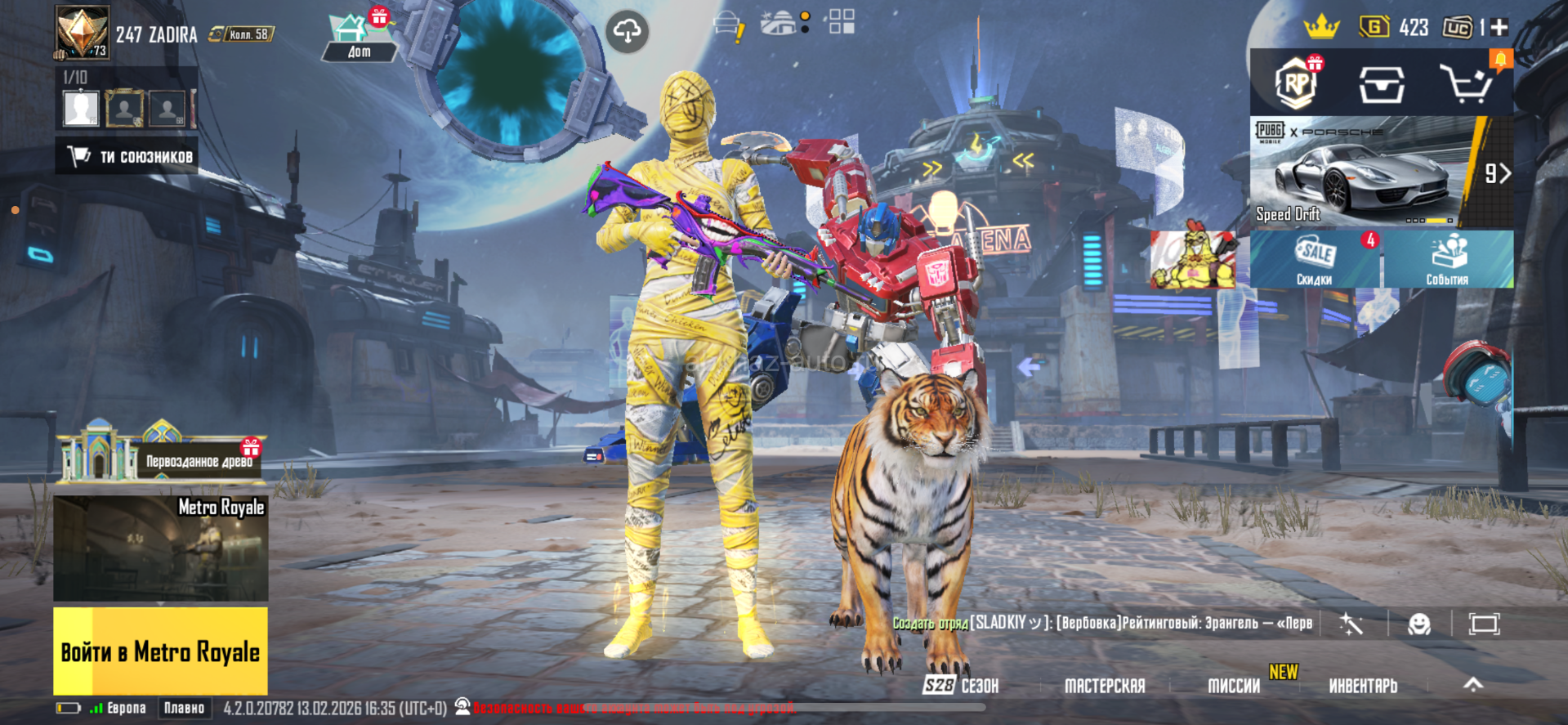This screenshot has width=1568, height=725.
Task: Open the Inventory (Инвентарь) menu
Action: tap(1363, 686)
